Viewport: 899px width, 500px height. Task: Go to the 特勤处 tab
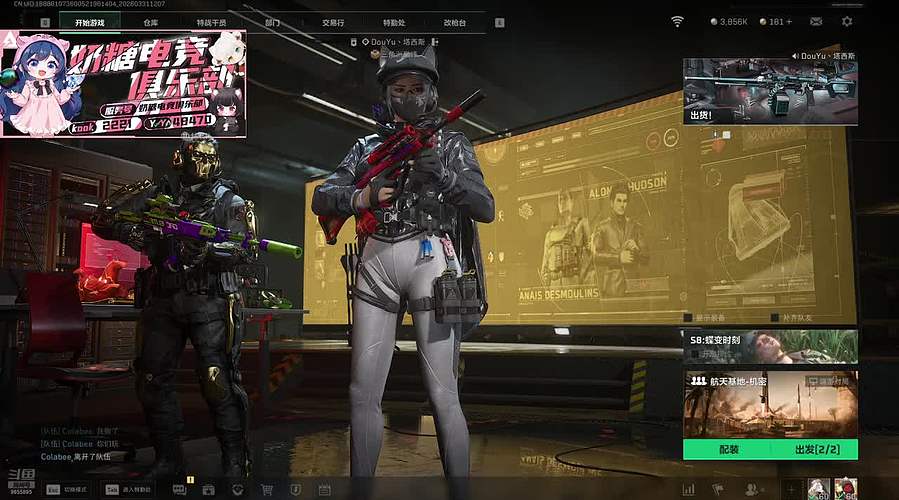click(394, 22)
